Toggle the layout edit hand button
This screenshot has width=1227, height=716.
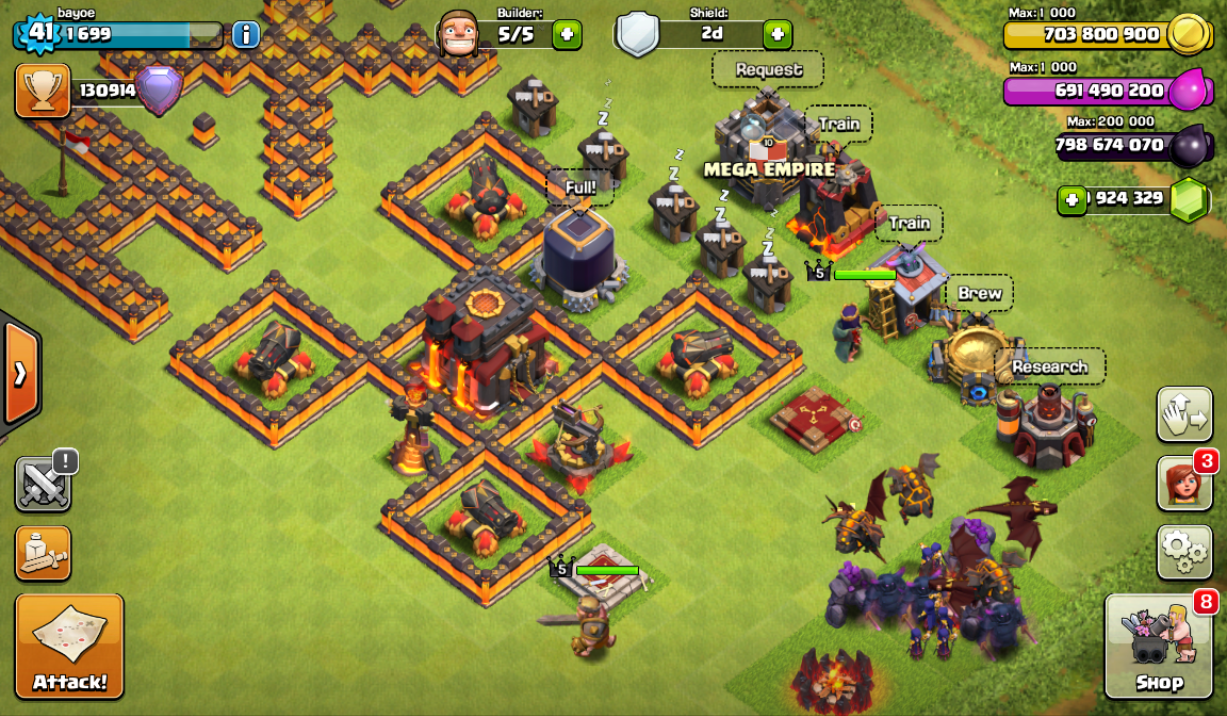(x=1184, y=414)
